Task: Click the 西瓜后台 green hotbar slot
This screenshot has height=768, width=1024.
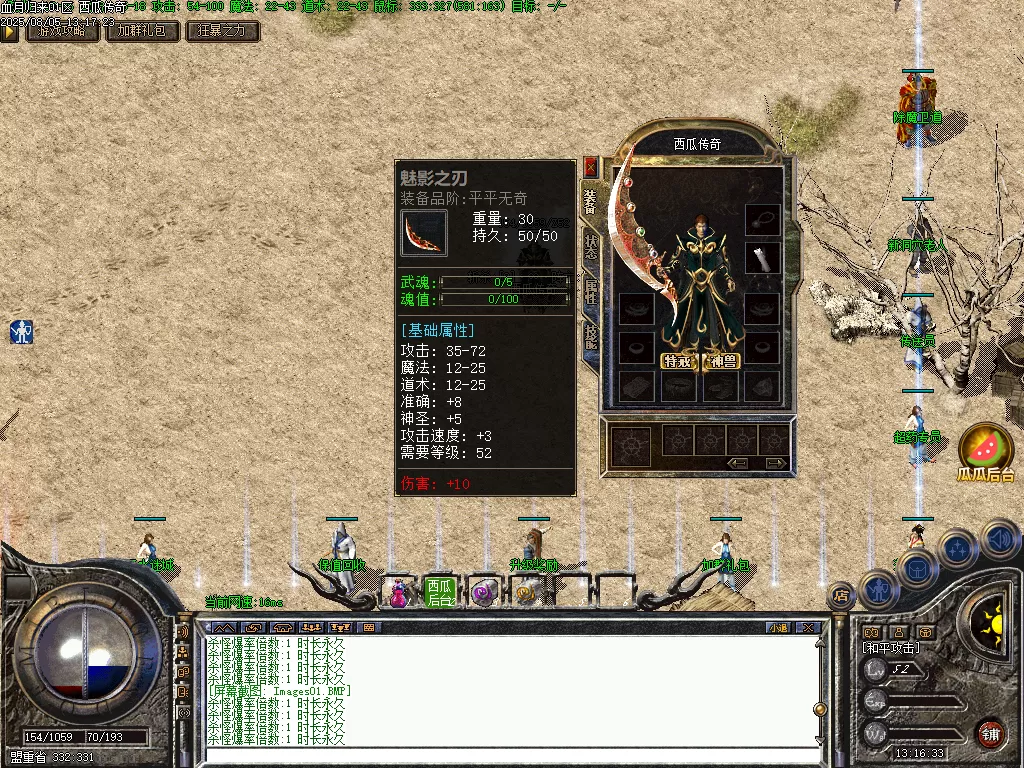Action: [x=440, y=592]
